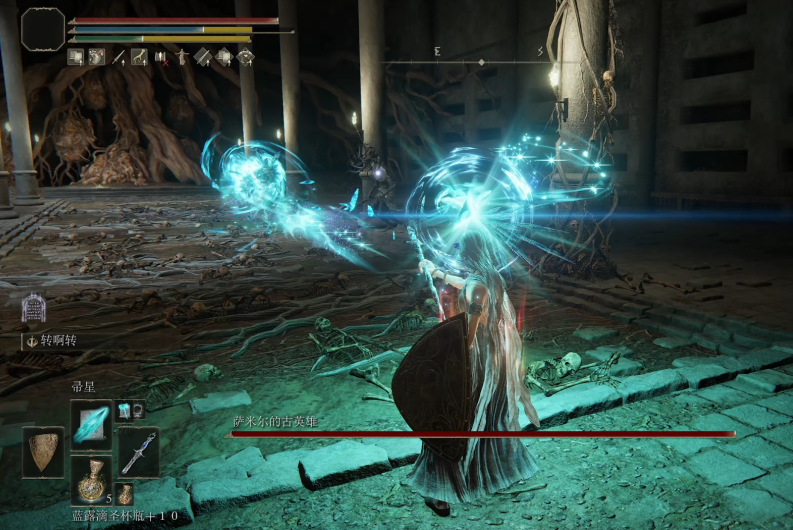Click the octagonal frame beside the health bar
The width and height of the screenshot is (793, 530).
43,28
